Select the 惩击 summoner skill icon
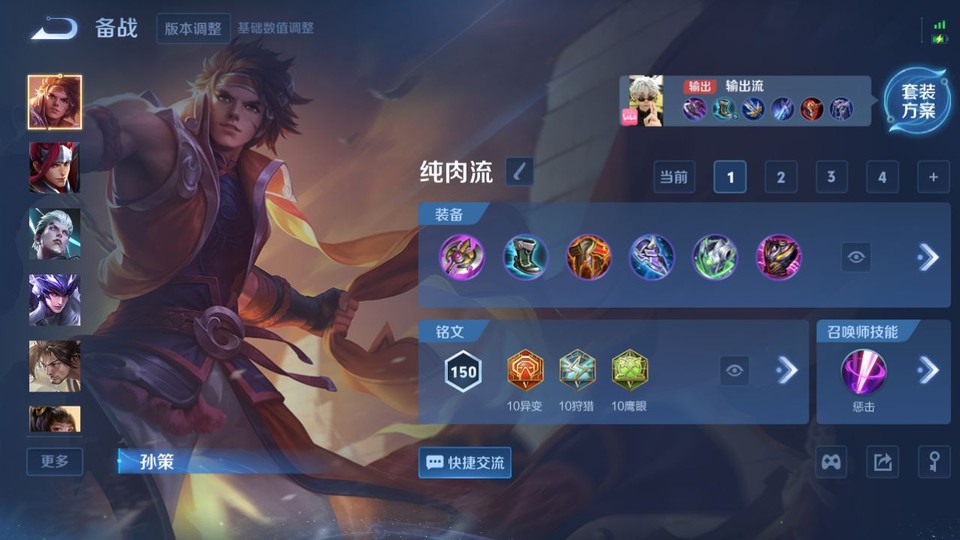This screenshot has height=540, width=960. pos(861,371)
